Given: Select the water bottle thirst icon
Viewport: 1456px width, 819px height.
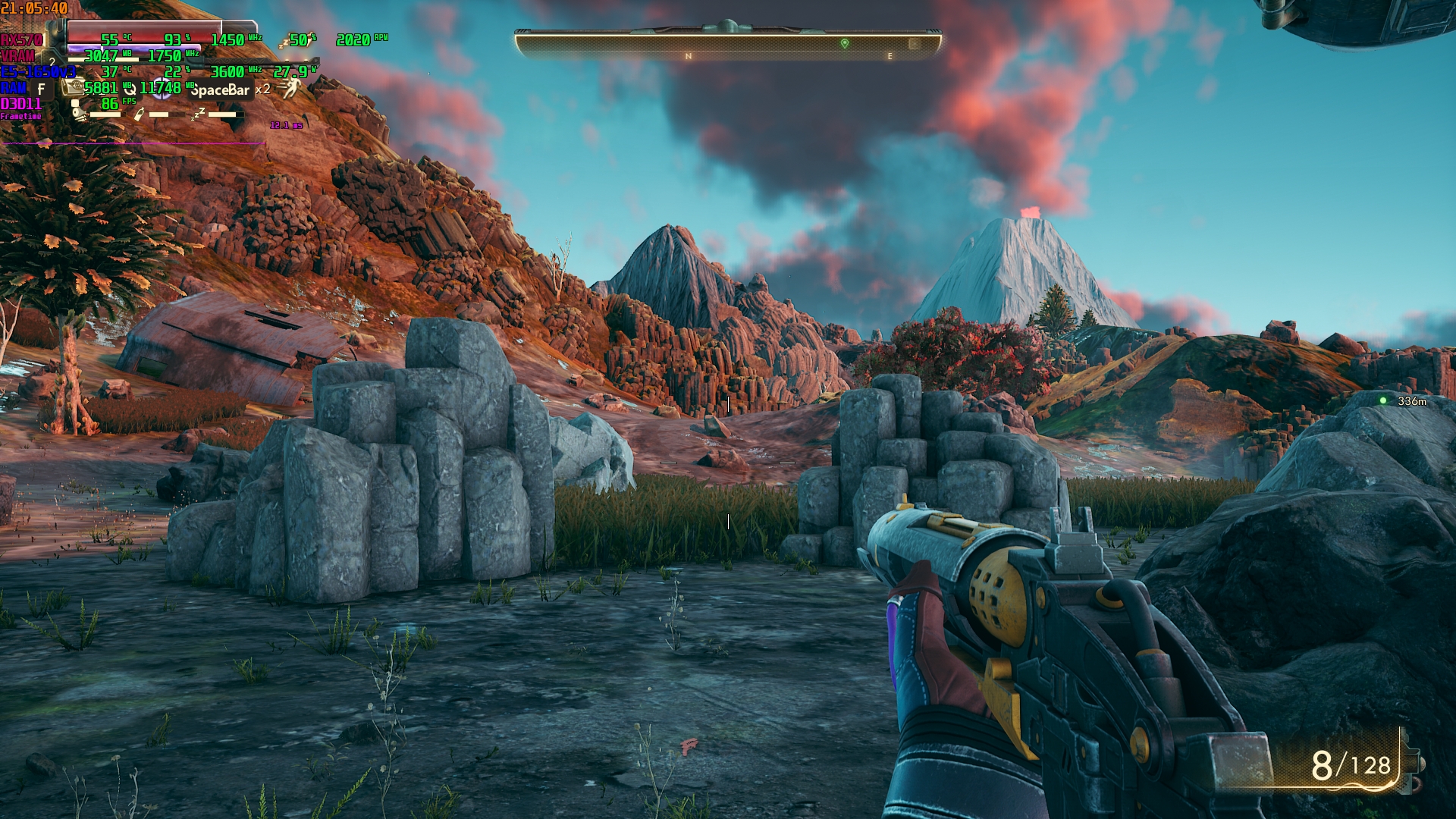Looking at the screenshot, I should (138, 115).
